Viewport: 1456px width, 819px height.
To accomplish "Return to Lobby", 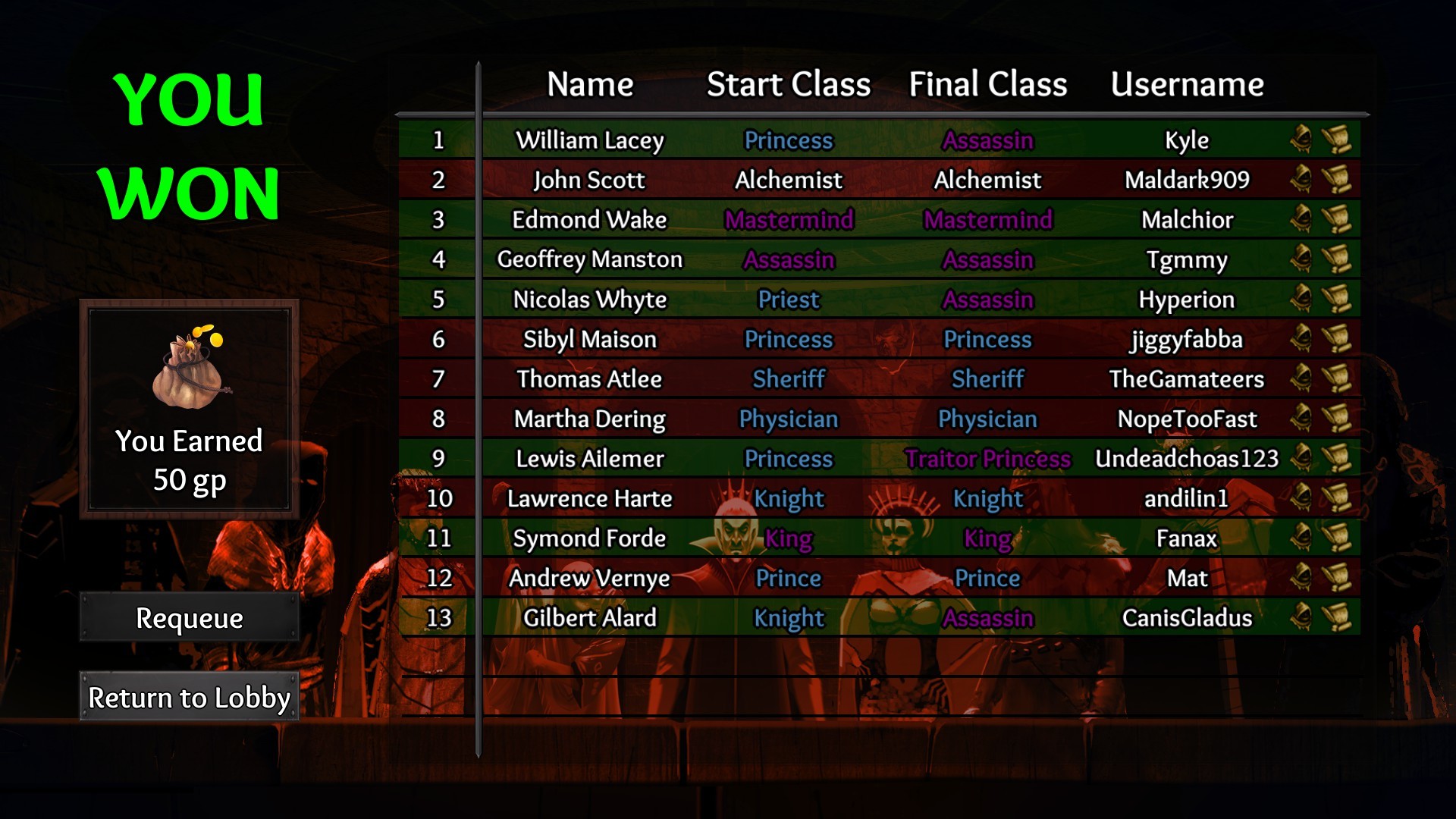I will tap(189, 697).
